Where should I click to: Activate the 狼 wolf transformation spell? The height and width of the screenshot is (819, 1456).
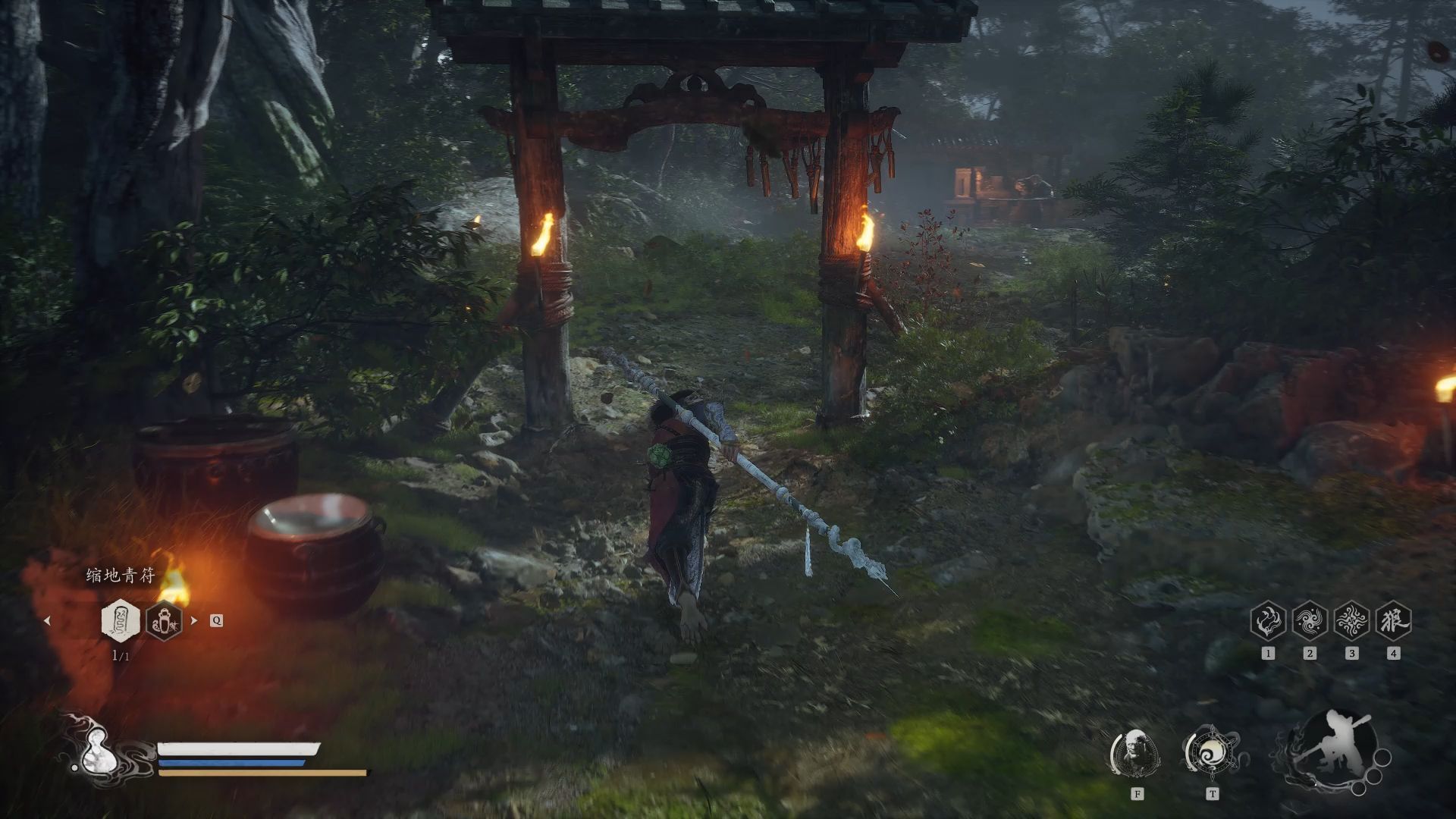(x=1393, y=621)
